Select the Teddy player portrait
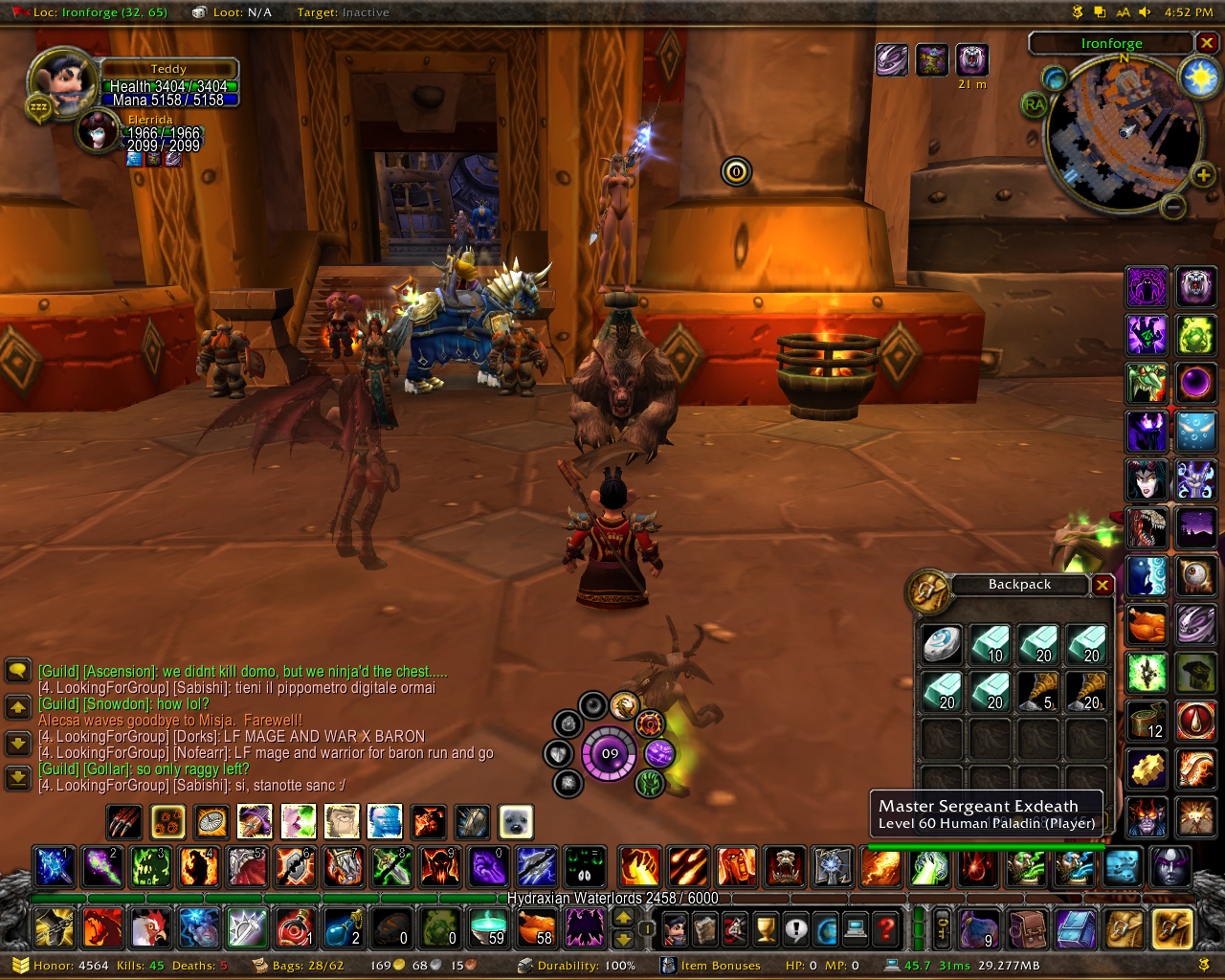 (64, 83)
